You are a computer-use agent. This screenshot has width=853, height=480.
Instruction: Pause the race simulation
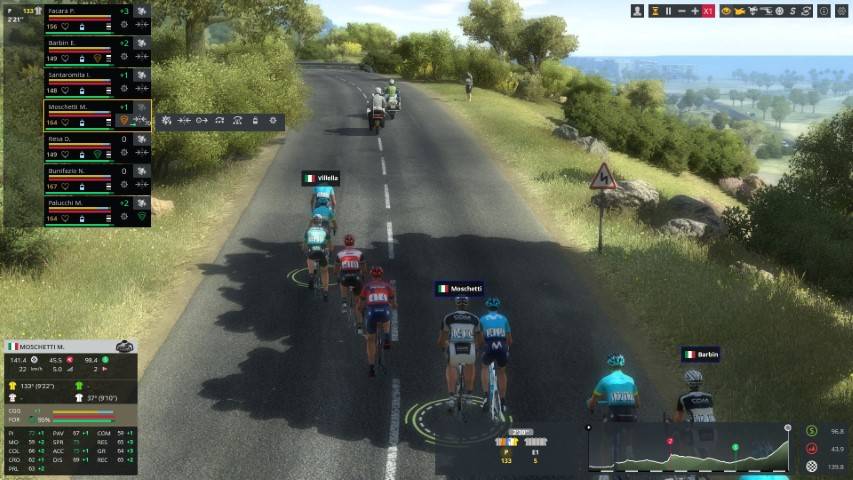click(668, 11)
